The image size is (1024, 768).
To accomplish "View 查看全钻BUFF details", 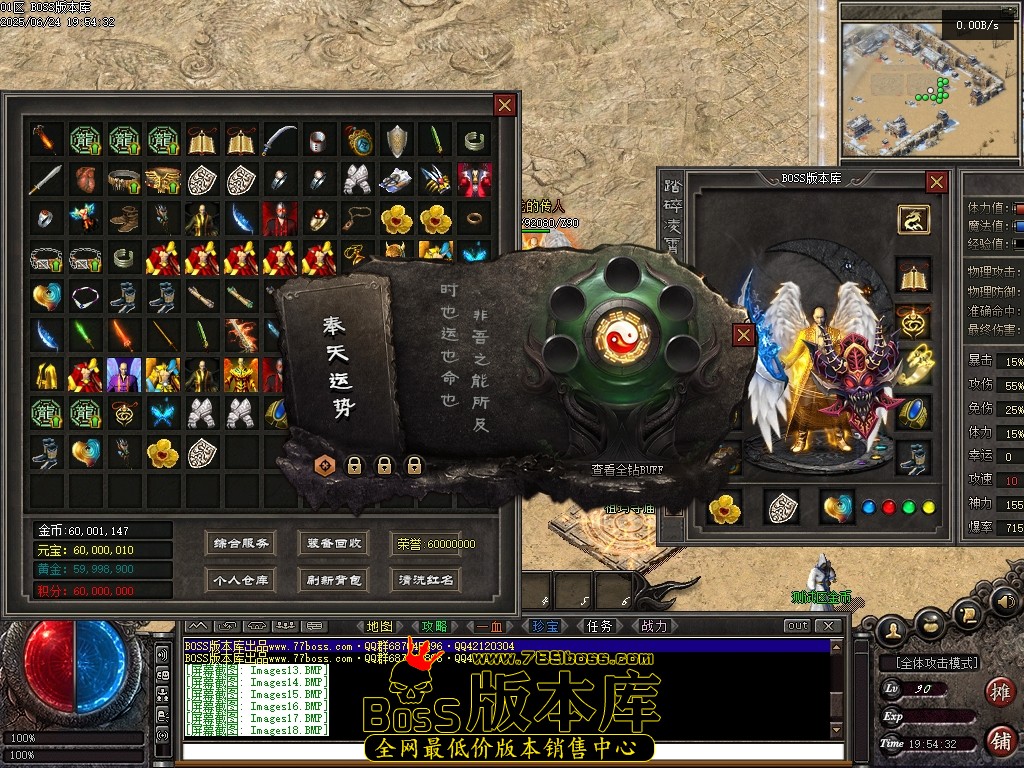I will (x=626, y=469).
